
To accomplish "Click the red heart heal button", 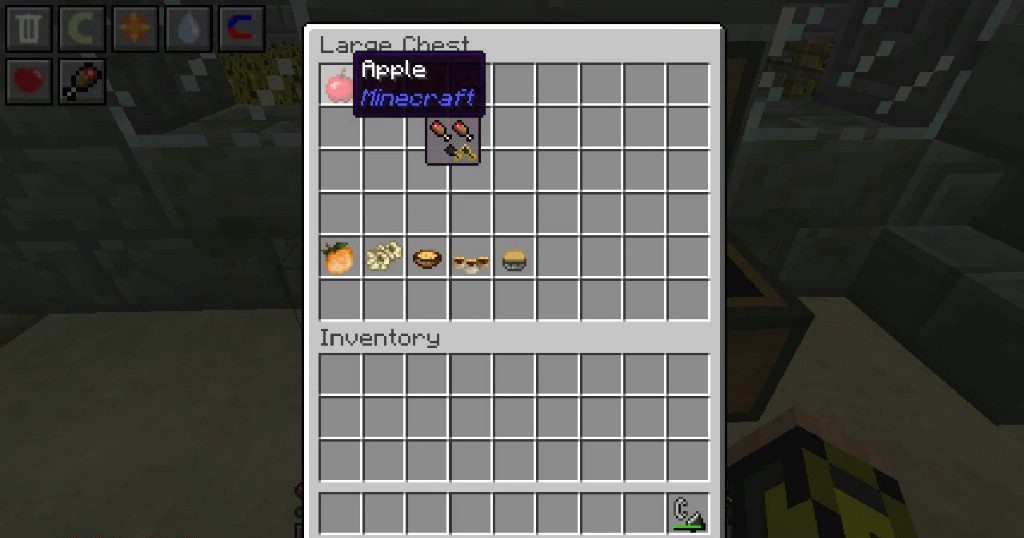I will click(x=29, y=82).
